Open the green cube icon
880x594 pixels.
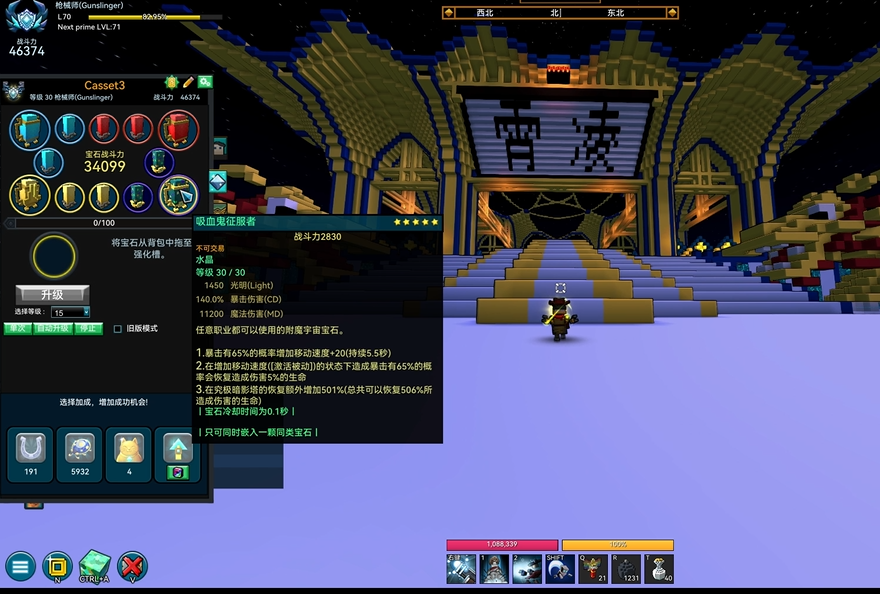(95, 564)
